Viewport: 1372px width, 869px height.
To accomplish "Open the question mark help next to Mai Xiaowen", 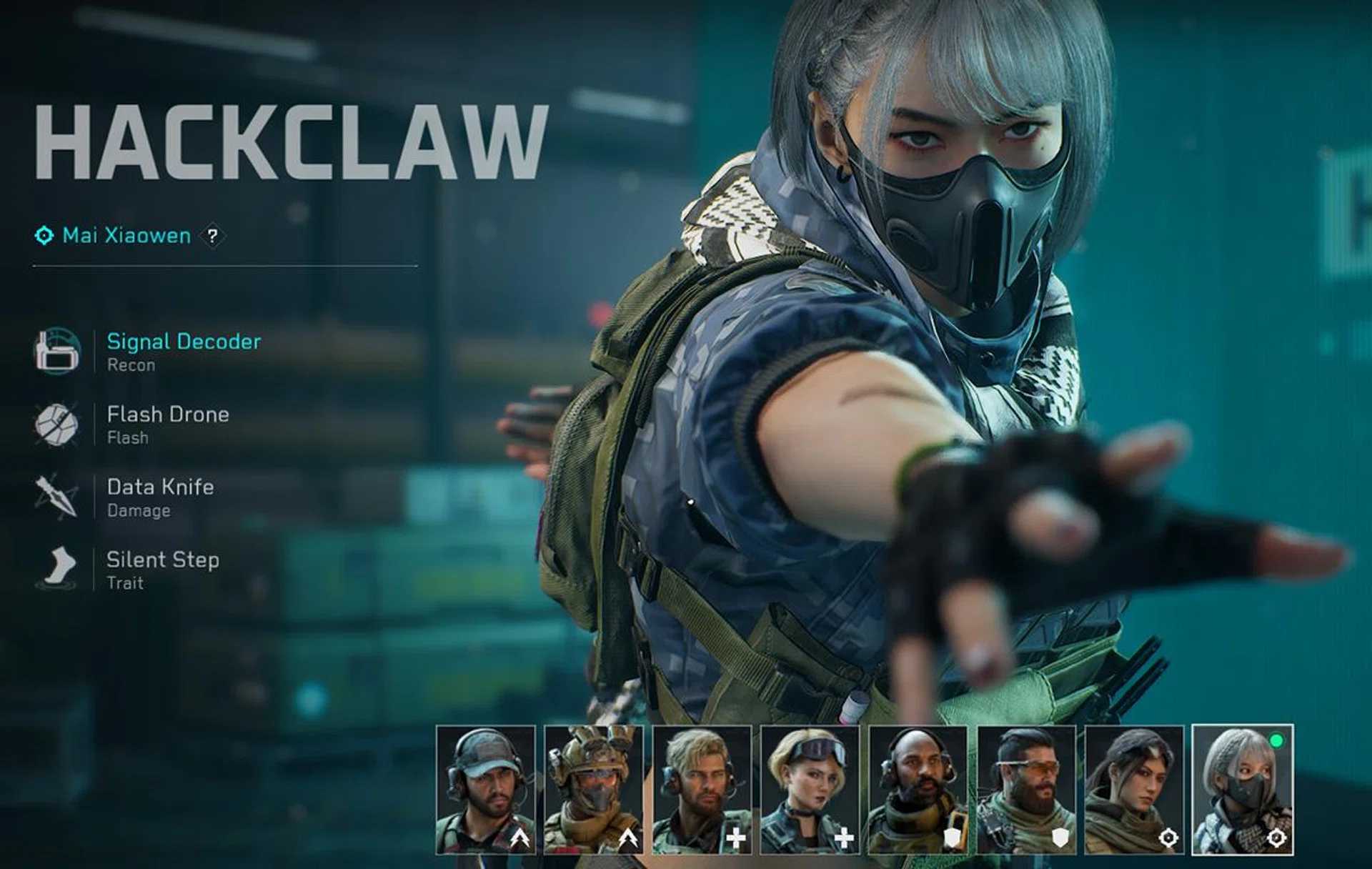I will [x=213, y=237].
